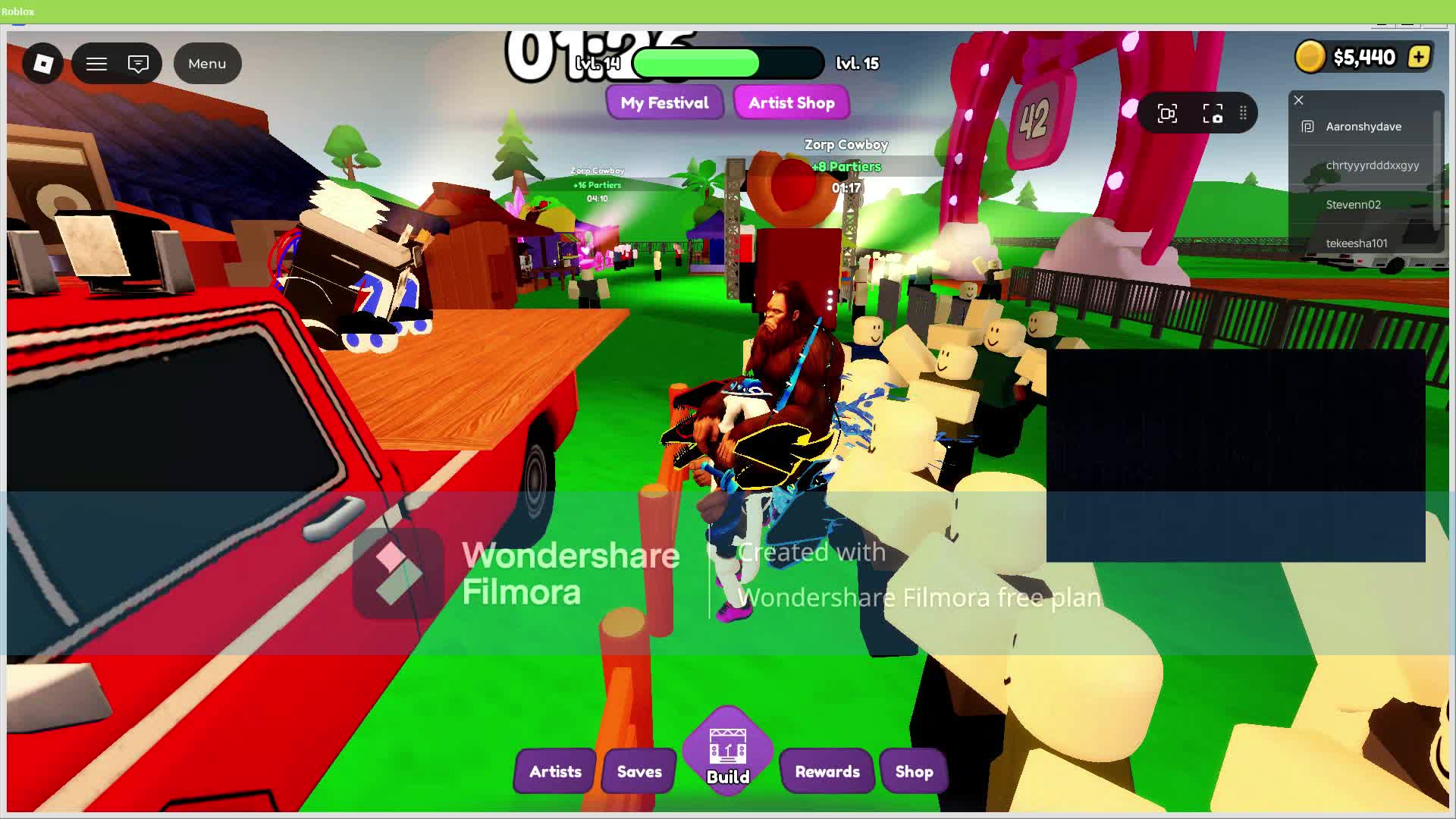Open the chat bubble icon
1456x819 pixels.
pos(137,64)
